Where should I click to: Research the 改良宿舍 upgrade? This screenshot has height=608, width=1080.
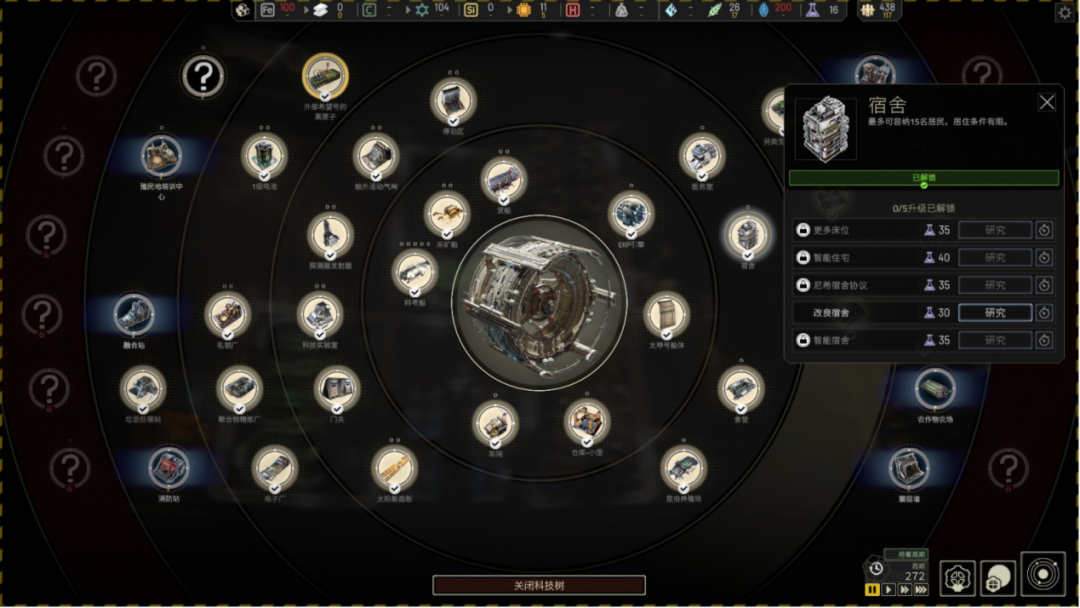994,313
